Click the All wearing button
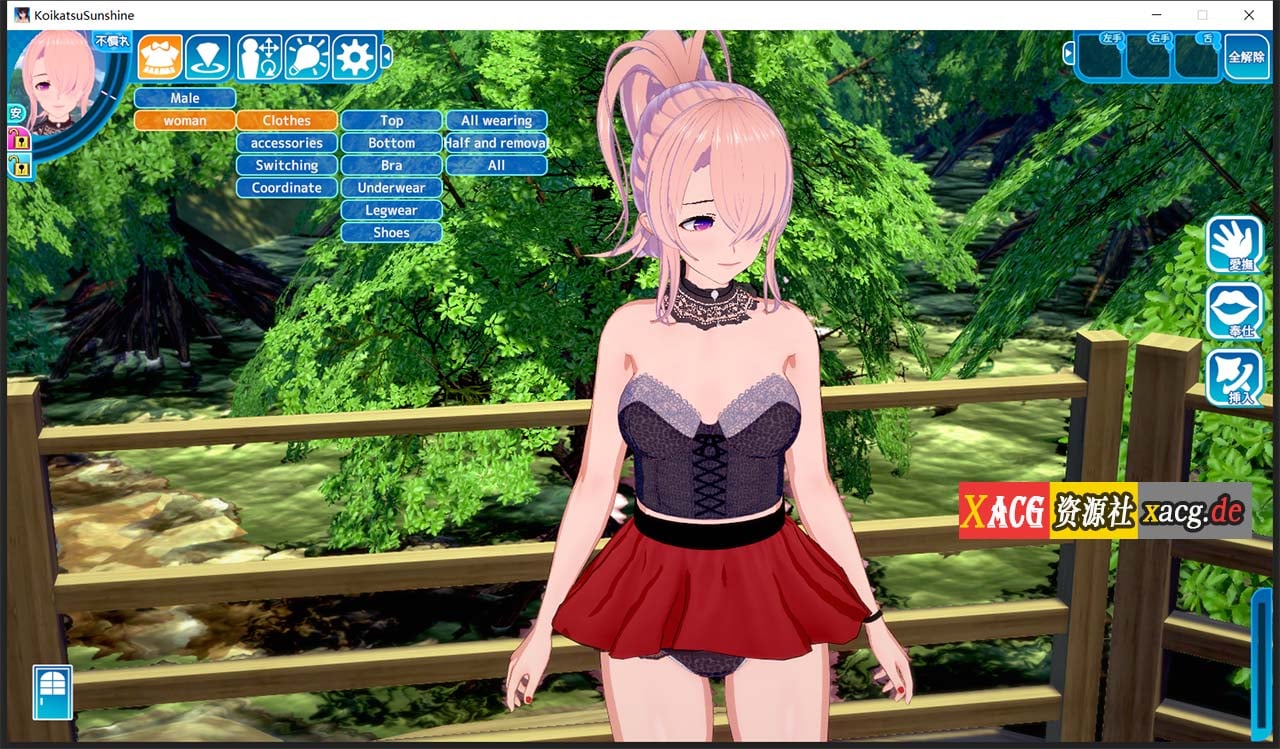1280x749 pixels. [495, 119]
